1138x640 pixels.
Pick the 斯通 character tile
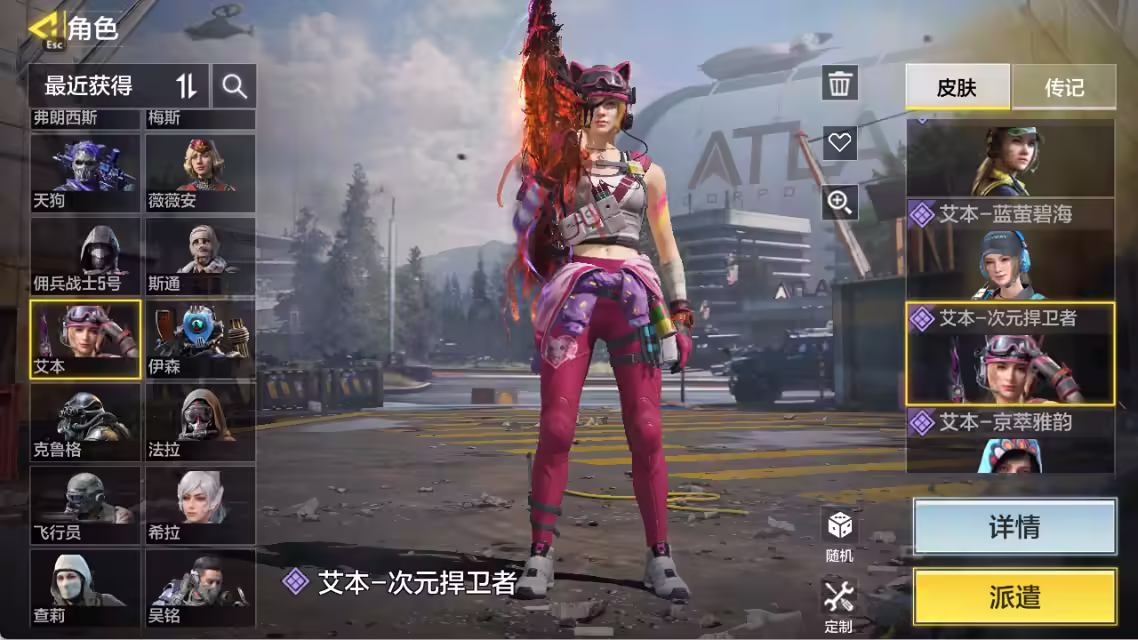pos(200,256)
